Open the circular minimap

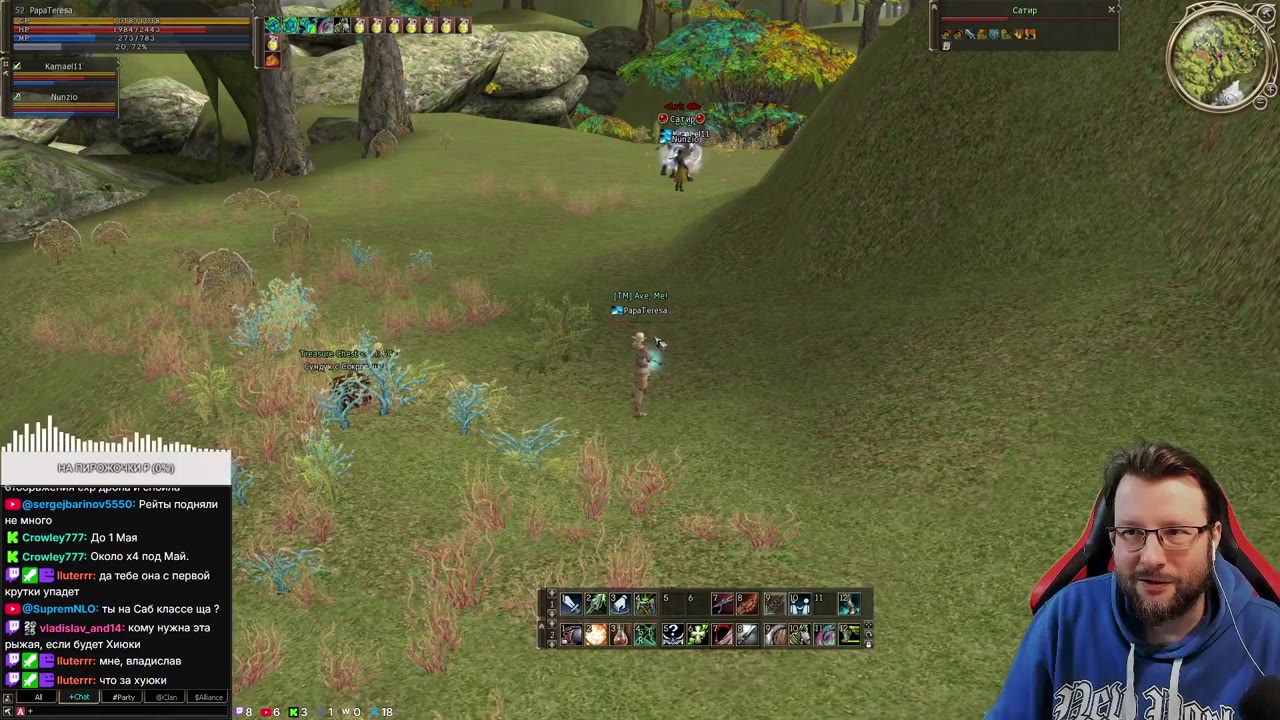(1221, 59)
